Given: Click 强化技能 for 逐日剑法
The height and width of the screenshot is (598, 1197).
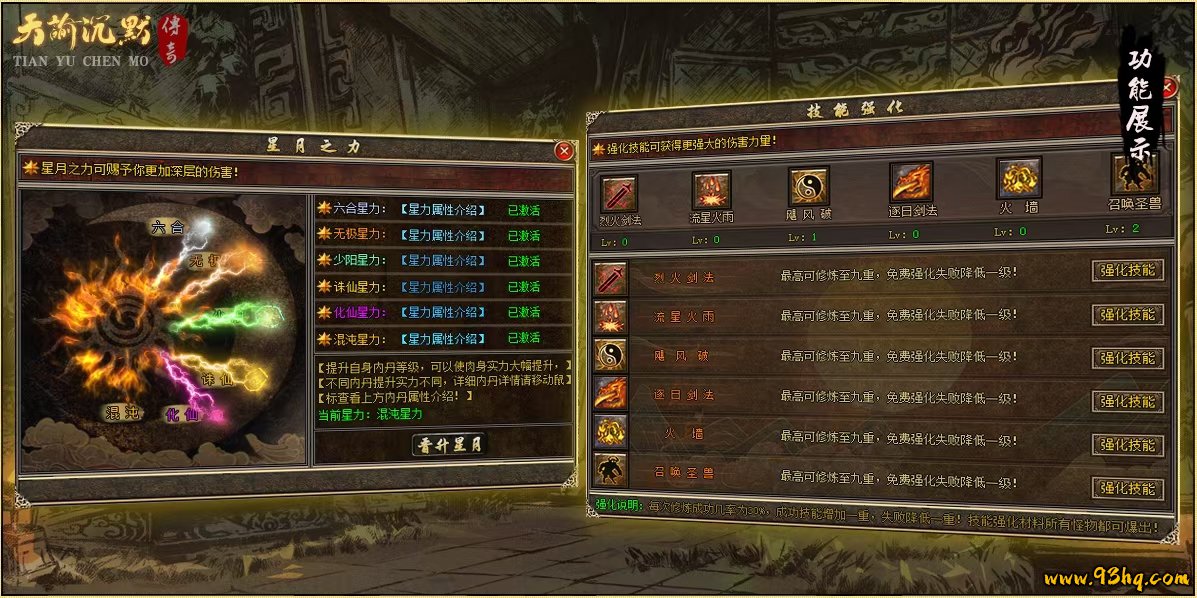Looking at the screenshot, I should pyautogui.click(x=1127, y=402).
